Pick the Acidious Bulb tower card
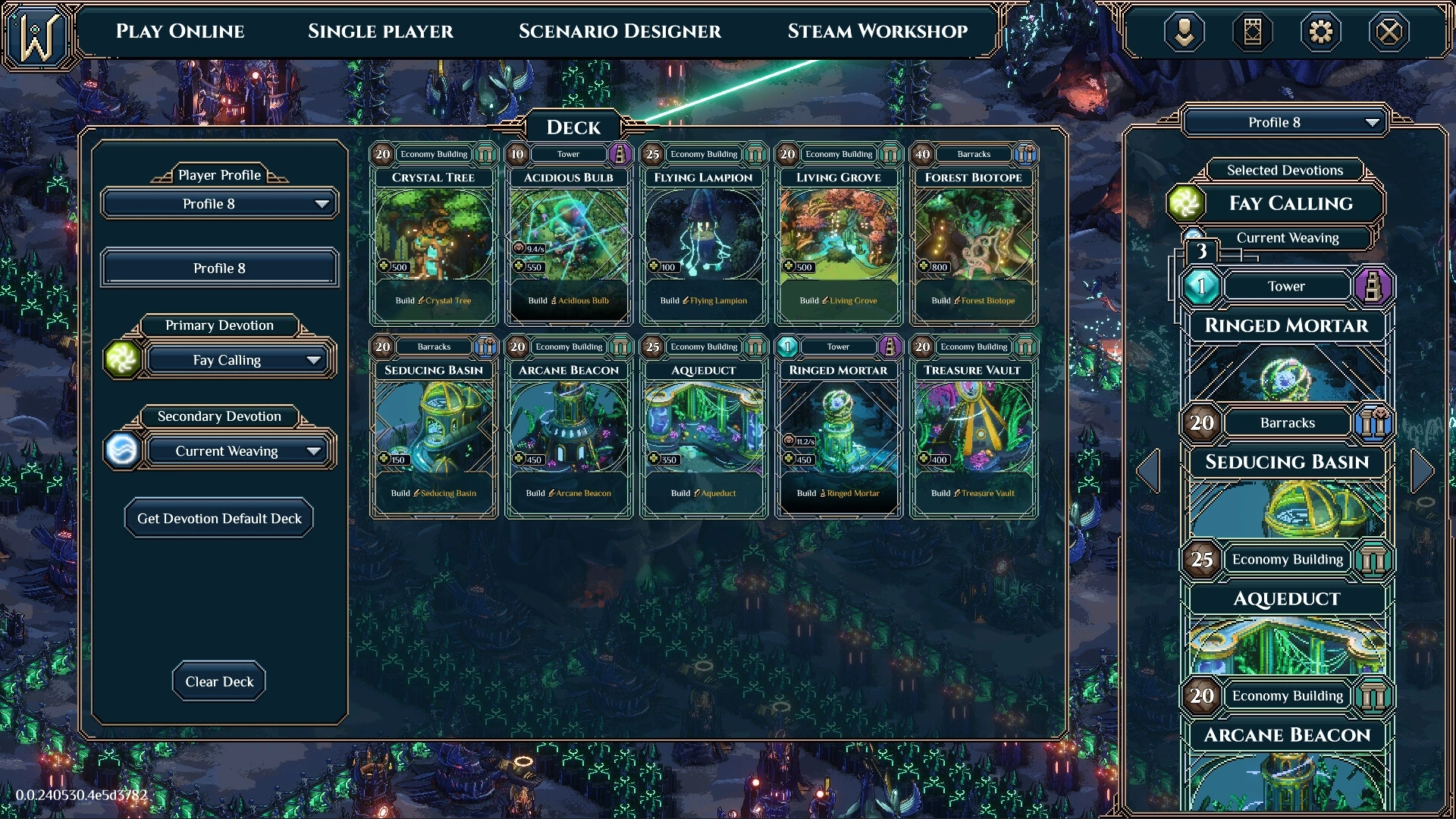1456x819 pixels. [x=569, y=235]
